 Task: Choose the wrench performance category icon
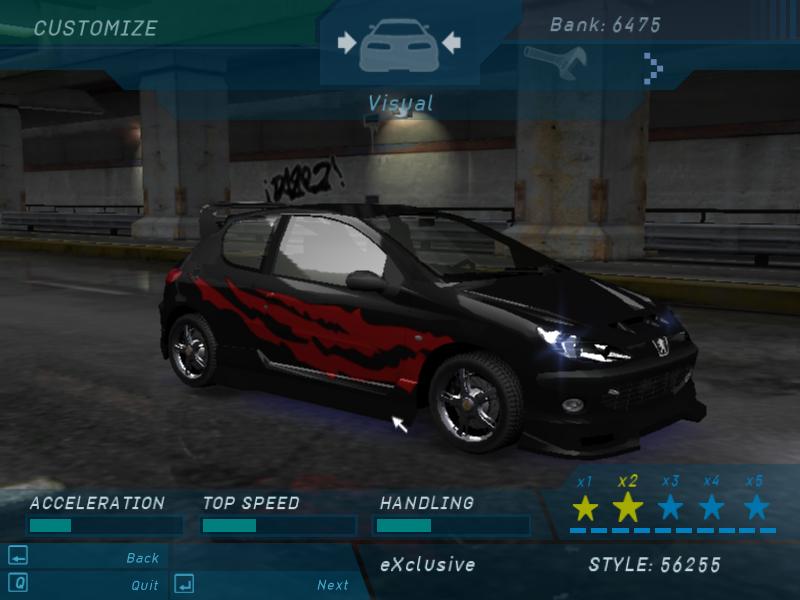click(549, 62)
